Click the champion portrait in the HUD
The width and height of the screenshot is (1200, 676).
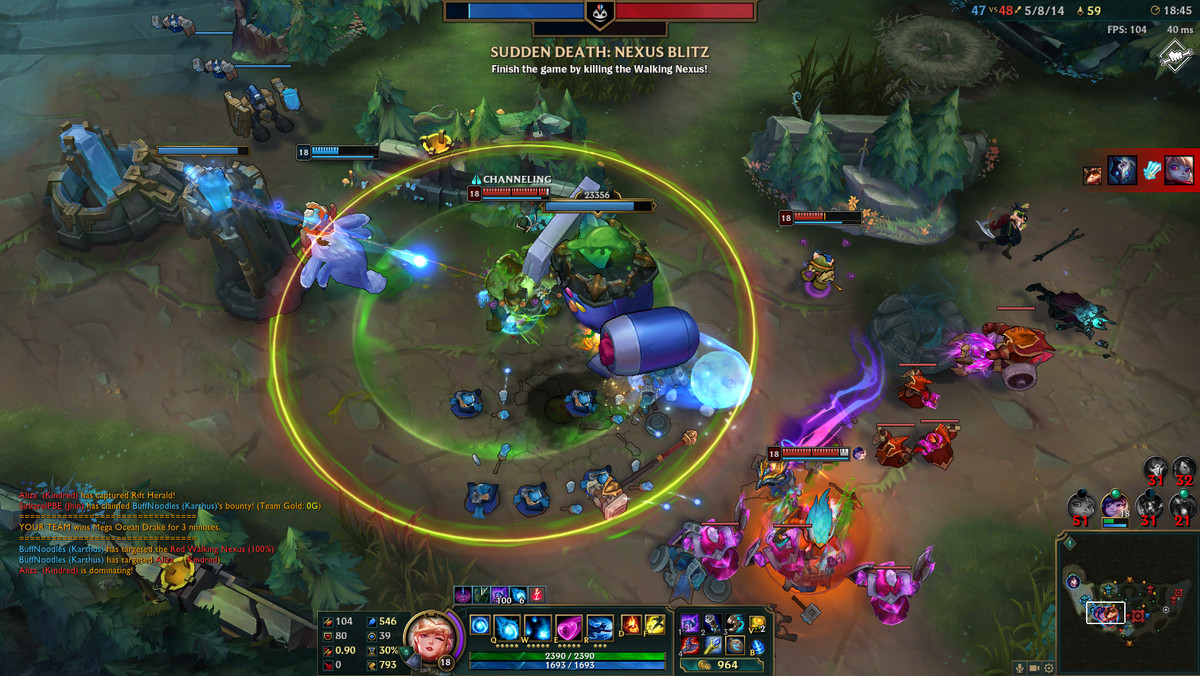pyautogui.click(x=431, y=641)
